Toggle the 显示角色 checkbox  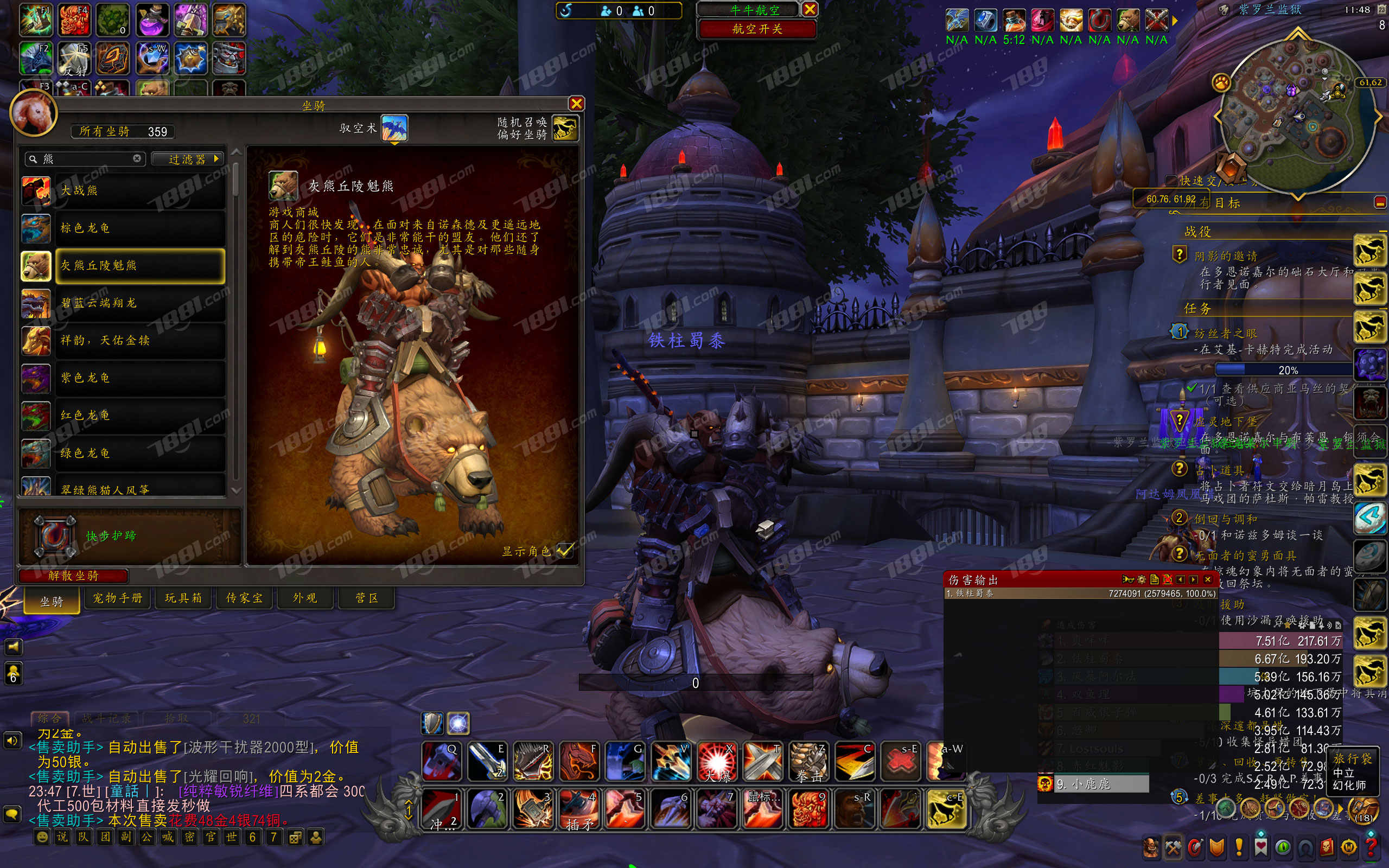pyautogui.click(x=565, y=551)
